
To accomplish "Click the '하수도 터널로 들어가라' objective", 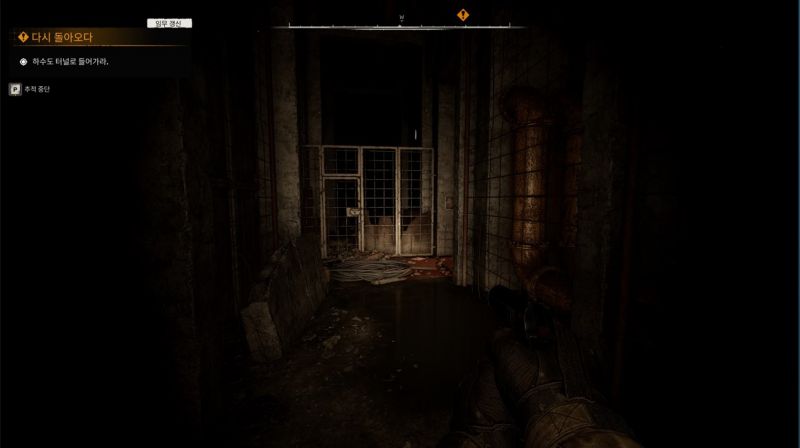I will (70, 62).
